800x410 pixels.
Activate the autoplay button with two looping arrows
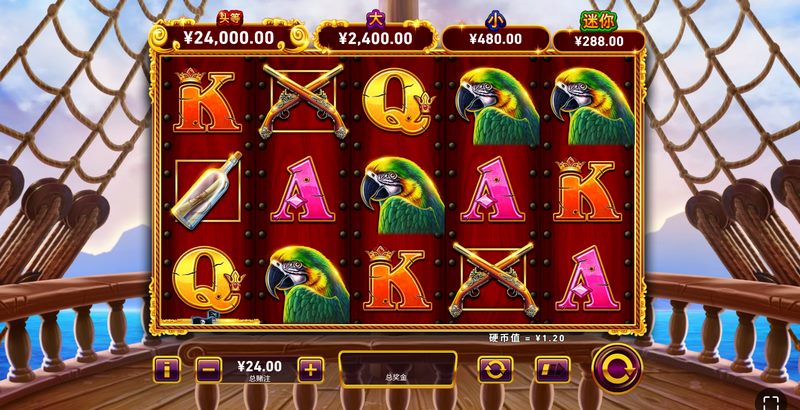(x=494, y=370)
